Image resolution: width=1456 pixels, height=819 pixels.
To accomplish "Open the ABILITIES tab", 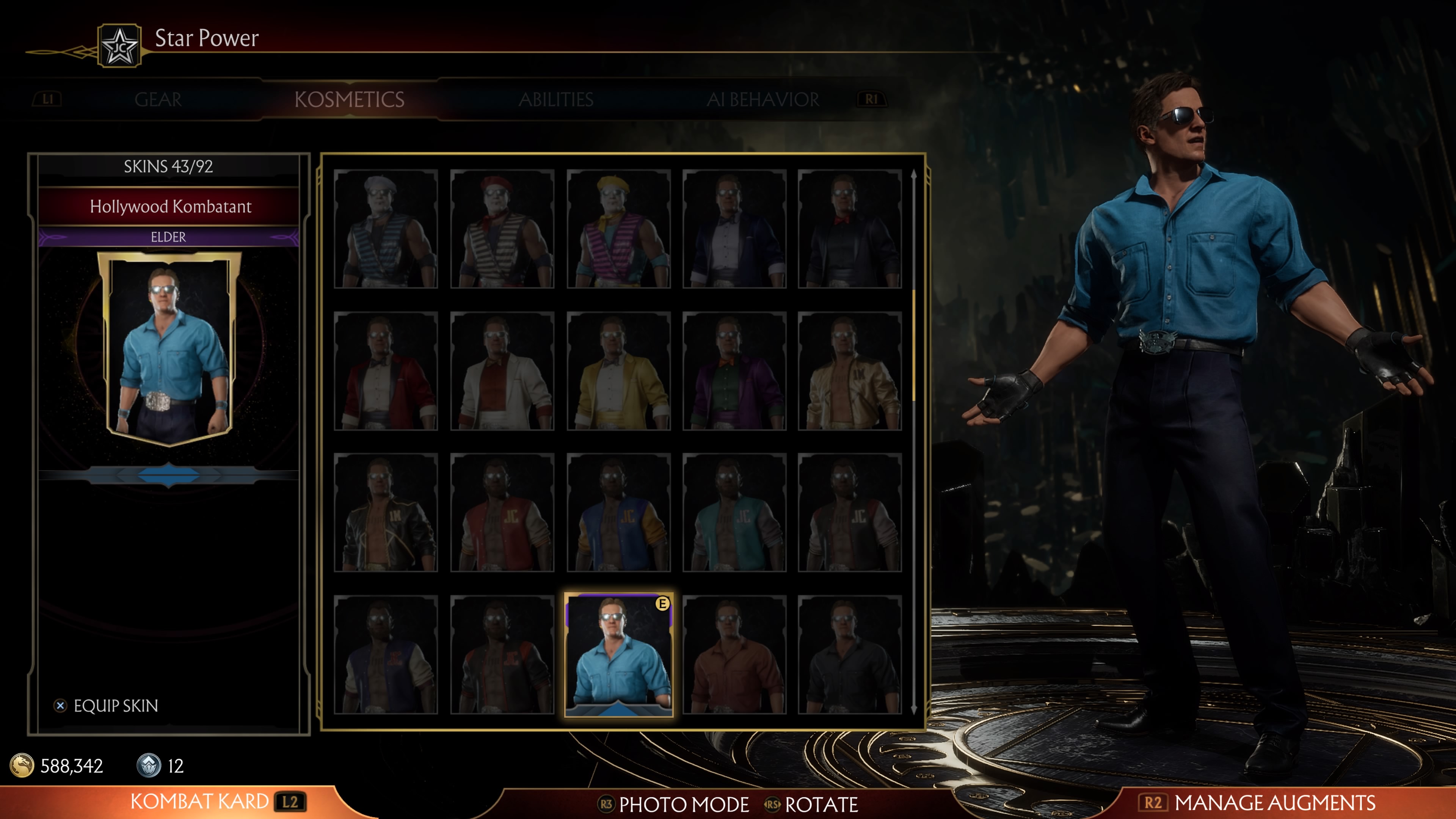I will (557, 99).
